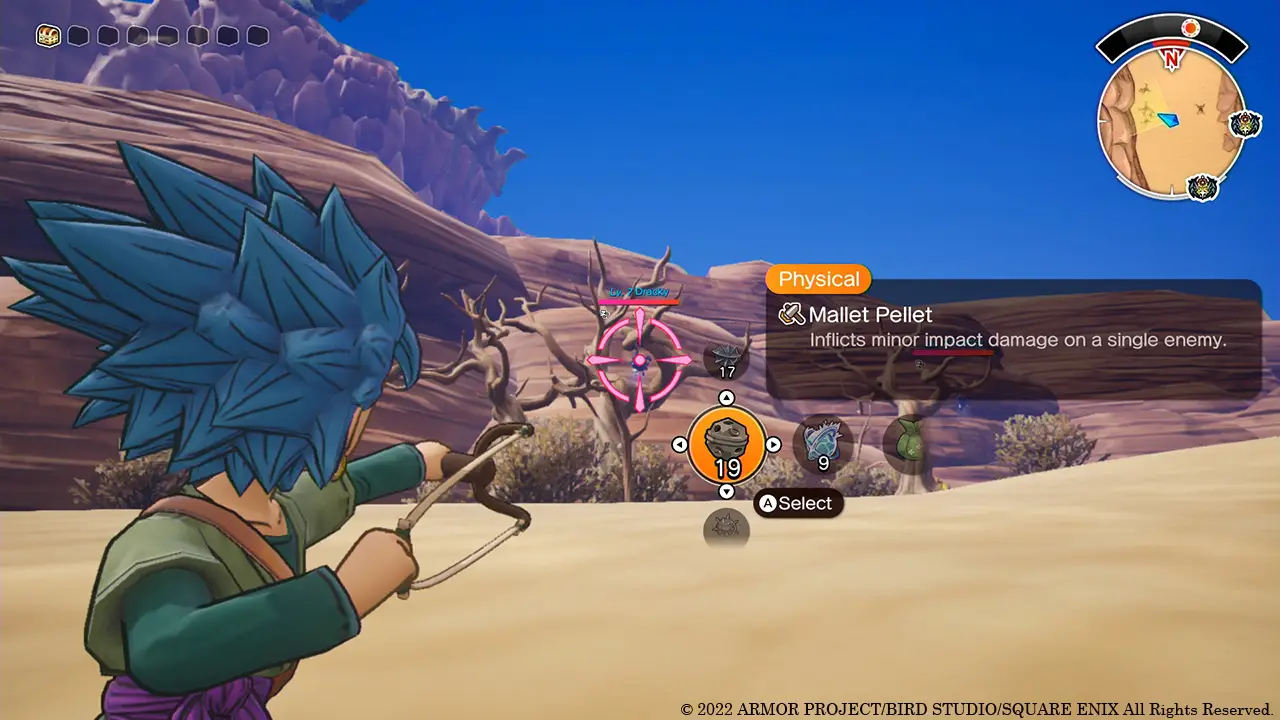
Task: Click the player arrow in the minimap center
Action: [1166, 121]
